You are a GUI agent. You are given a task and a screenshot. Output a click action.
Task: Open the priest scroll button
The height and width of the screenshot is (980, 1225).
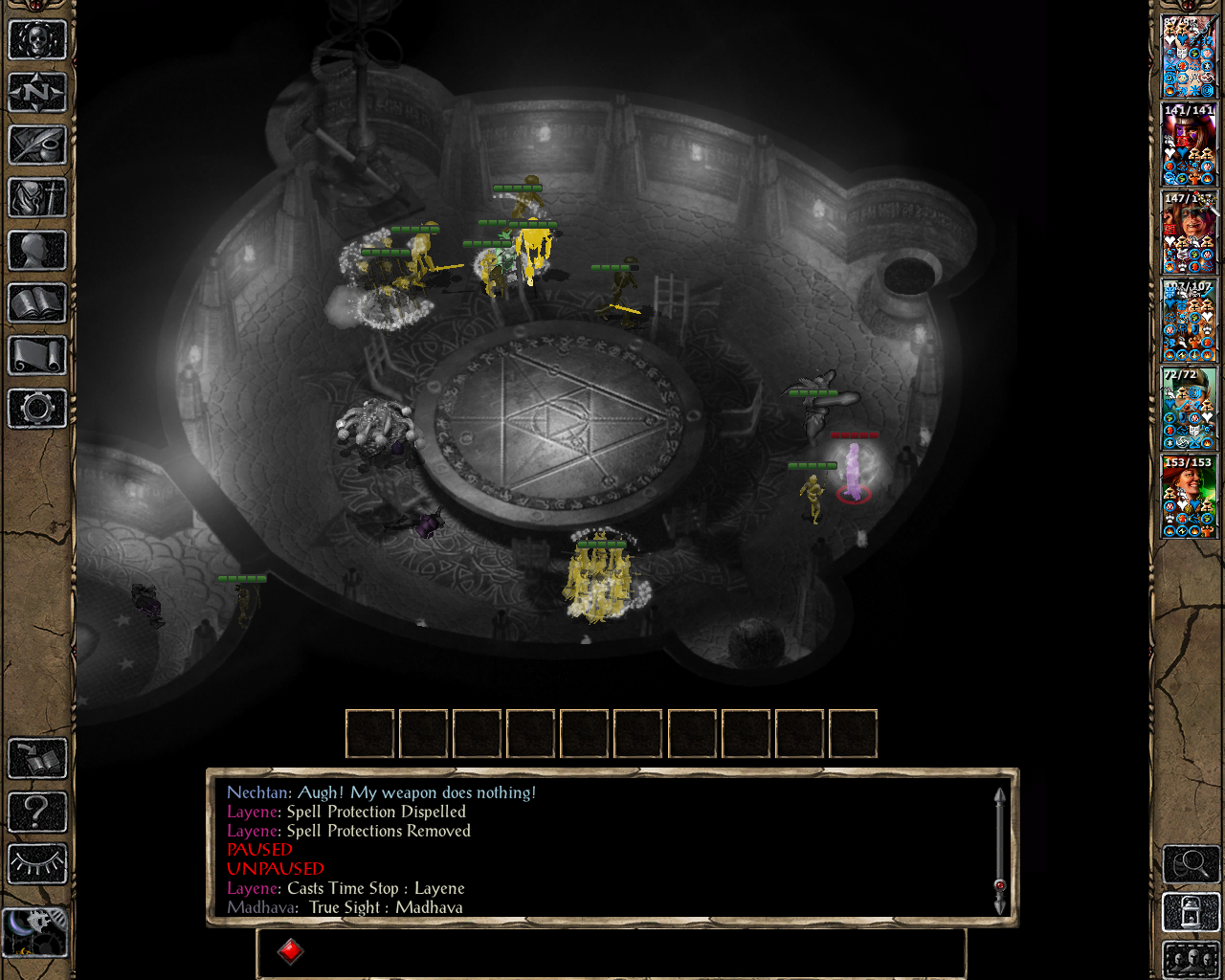[37, 356]
